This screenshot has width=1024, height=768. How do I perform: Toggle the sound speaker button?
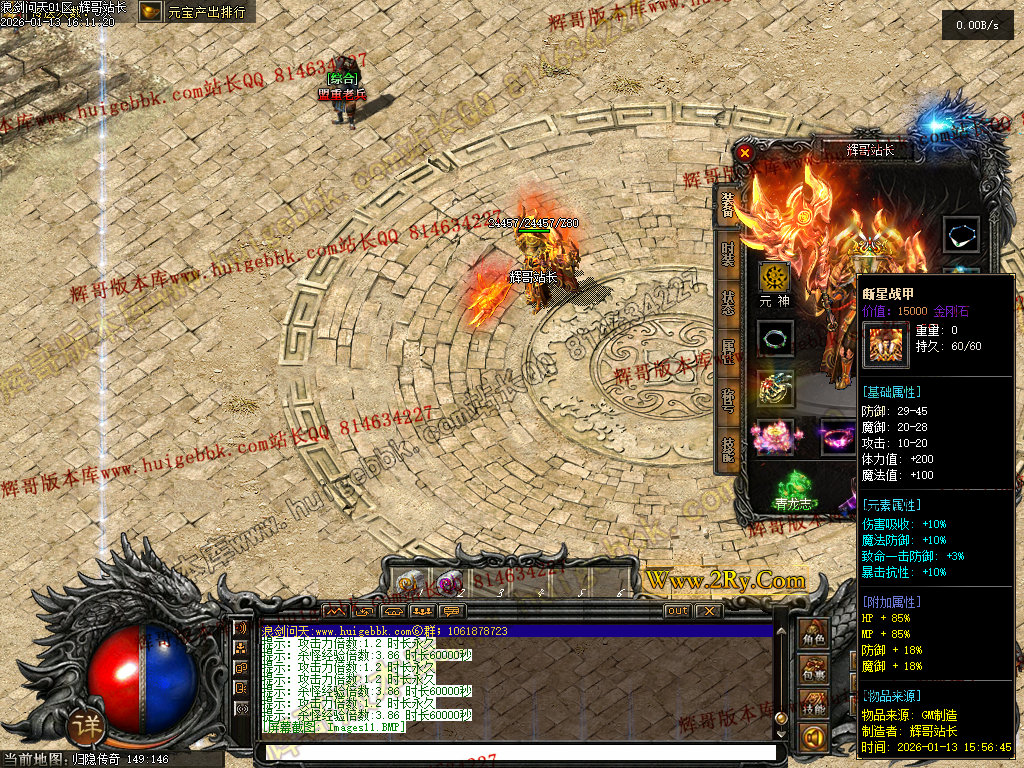point(814,738)
